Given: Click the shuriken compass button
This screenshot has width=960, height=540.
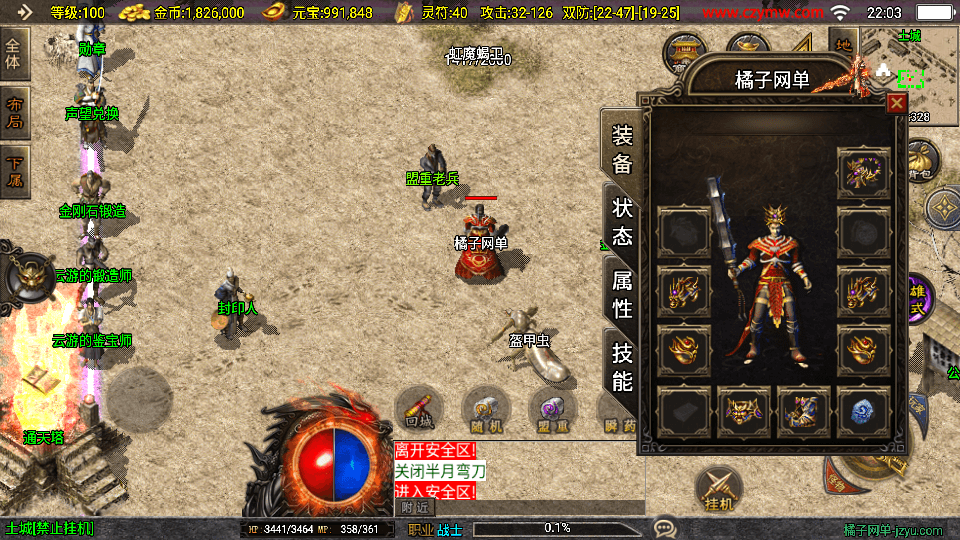Looking at the screenshot, I should pyautogui.click(x=943, y=209).
